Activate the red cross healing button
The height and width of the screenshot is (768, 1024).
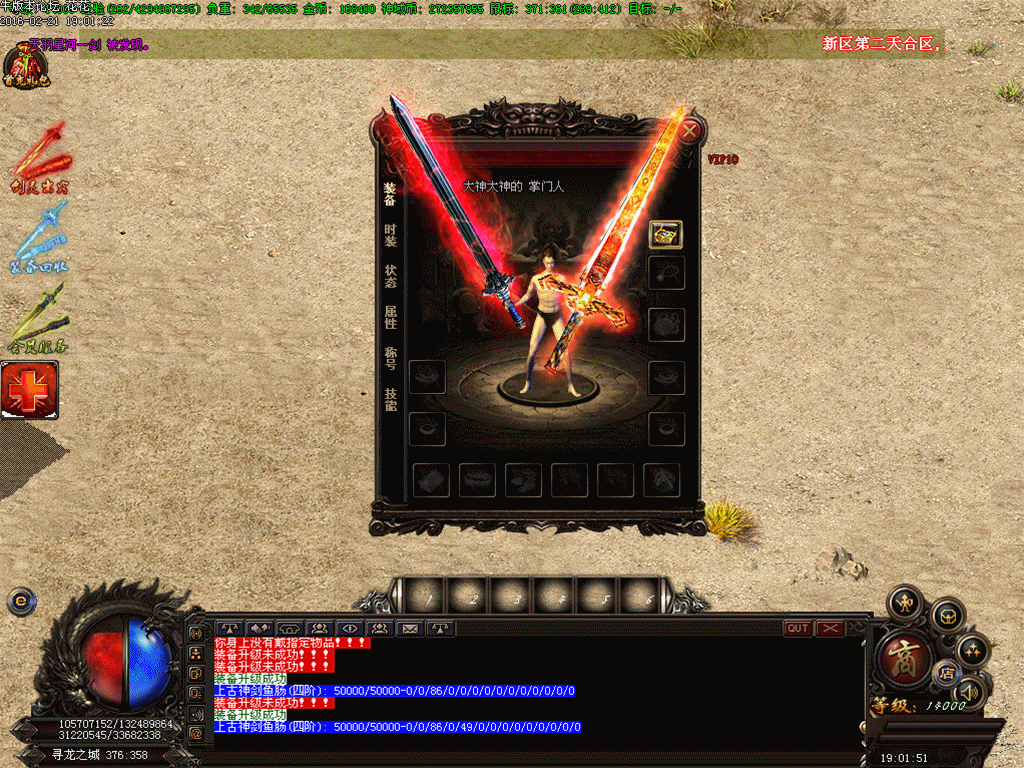[x=29, y=390]
